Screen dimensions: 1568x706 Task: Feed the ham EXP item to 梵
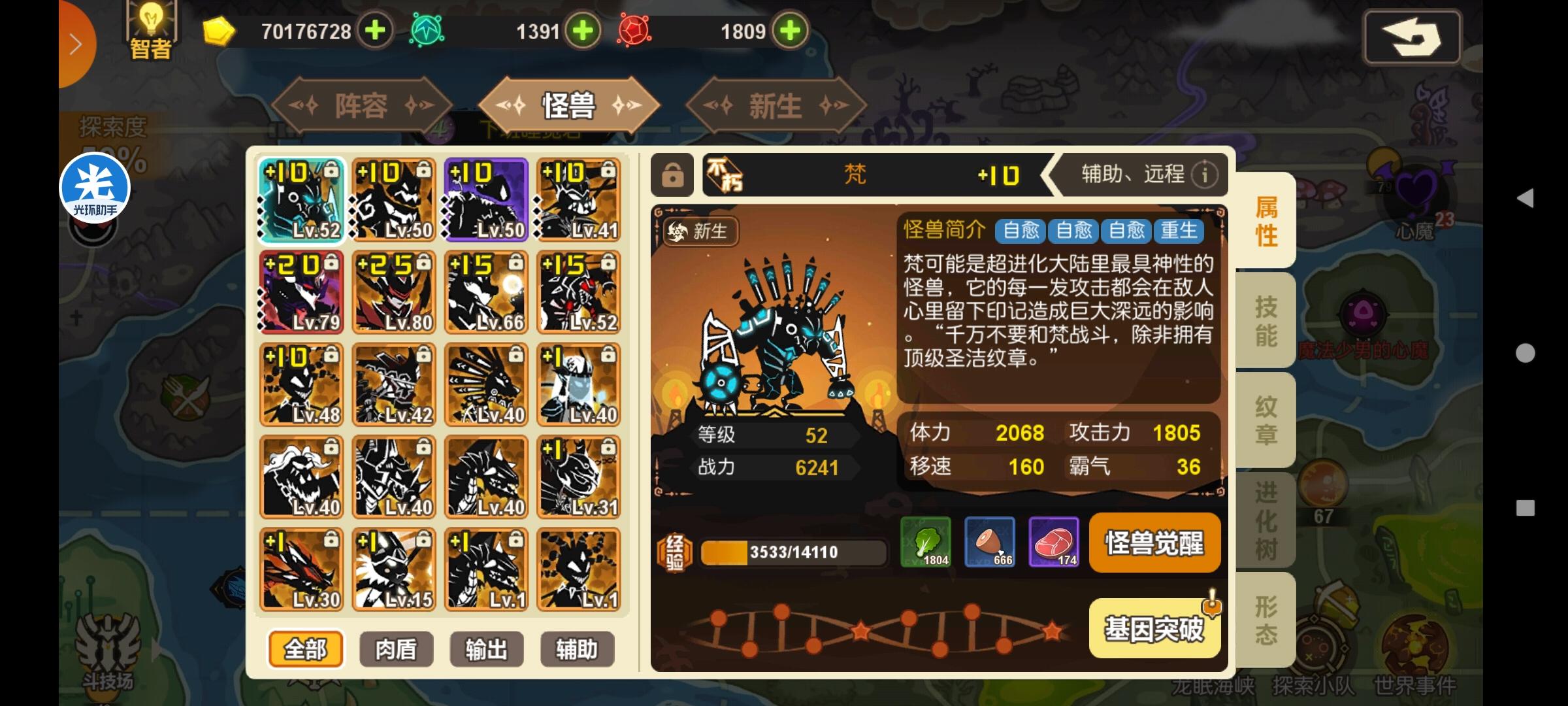[x=990, y=543]
